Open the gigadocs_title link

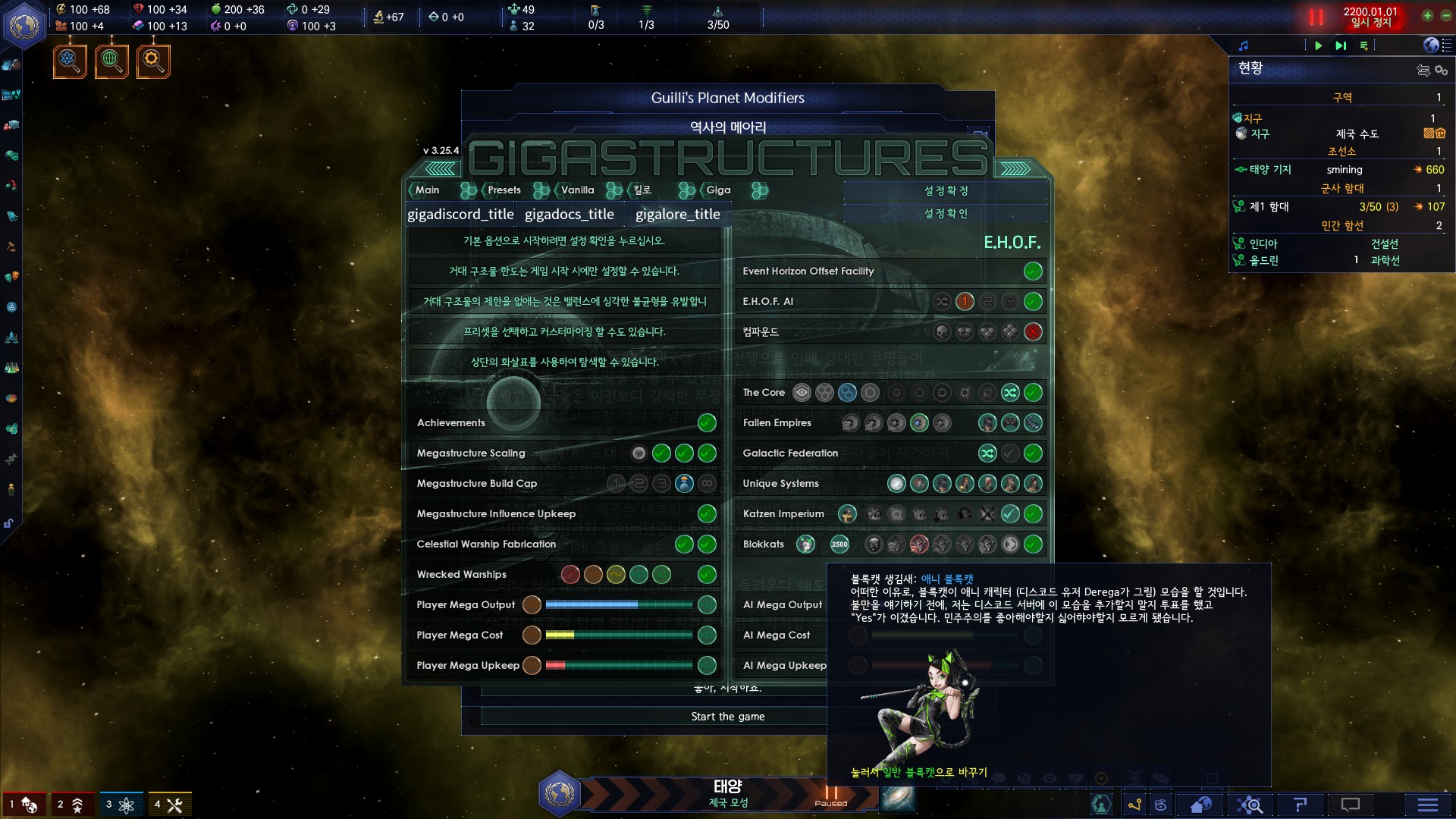tap(570, 215)
